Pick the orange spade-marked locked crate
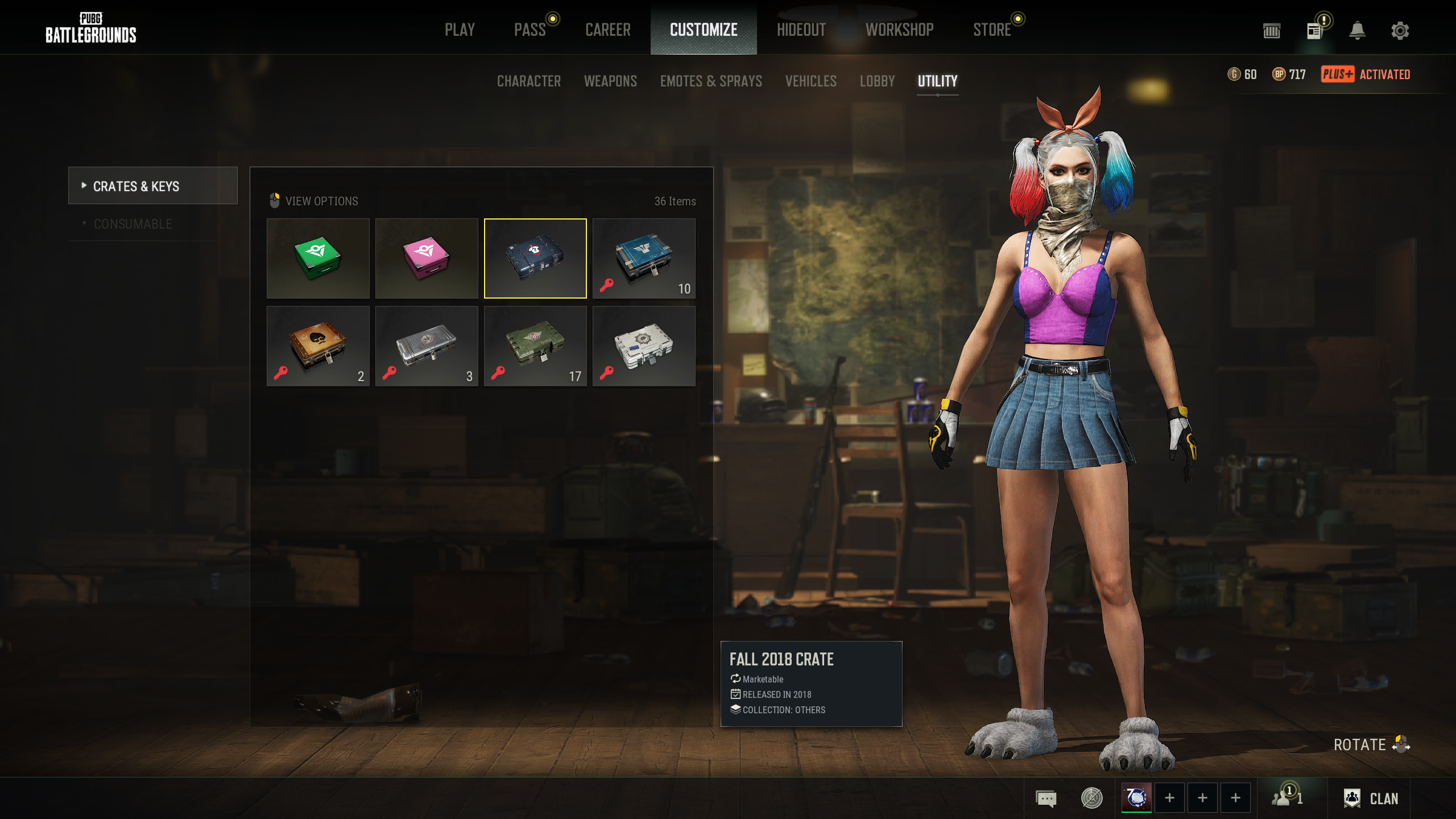1456x819 pixels. pos(318,346)
